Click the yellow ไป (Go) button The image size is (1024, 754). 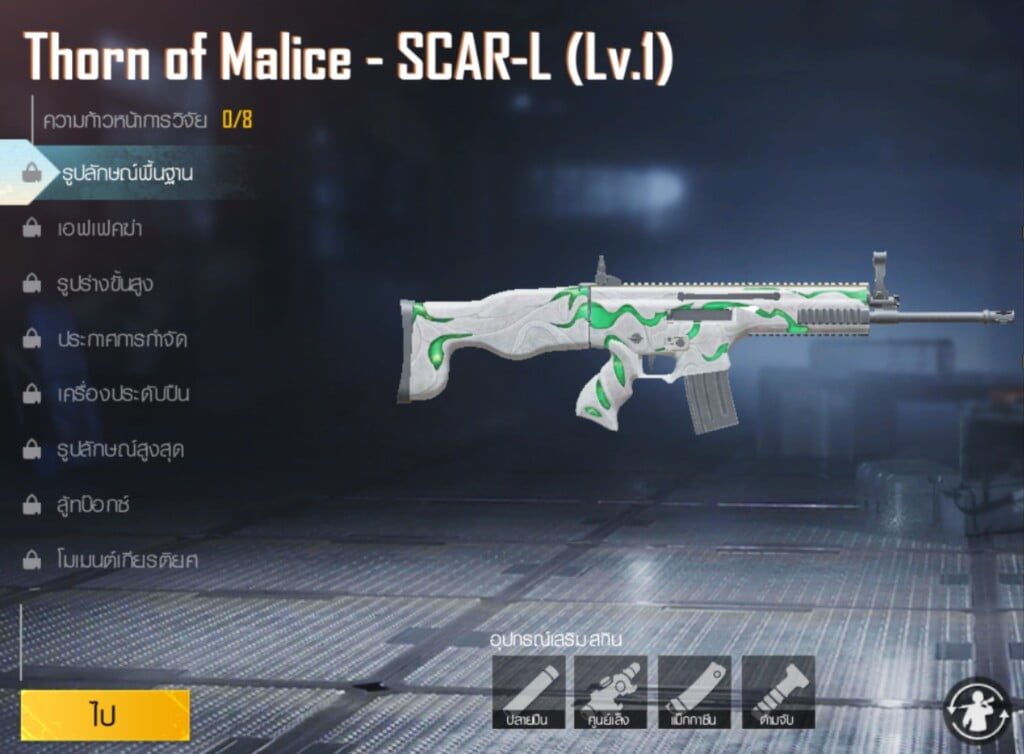tap(105, 715)
